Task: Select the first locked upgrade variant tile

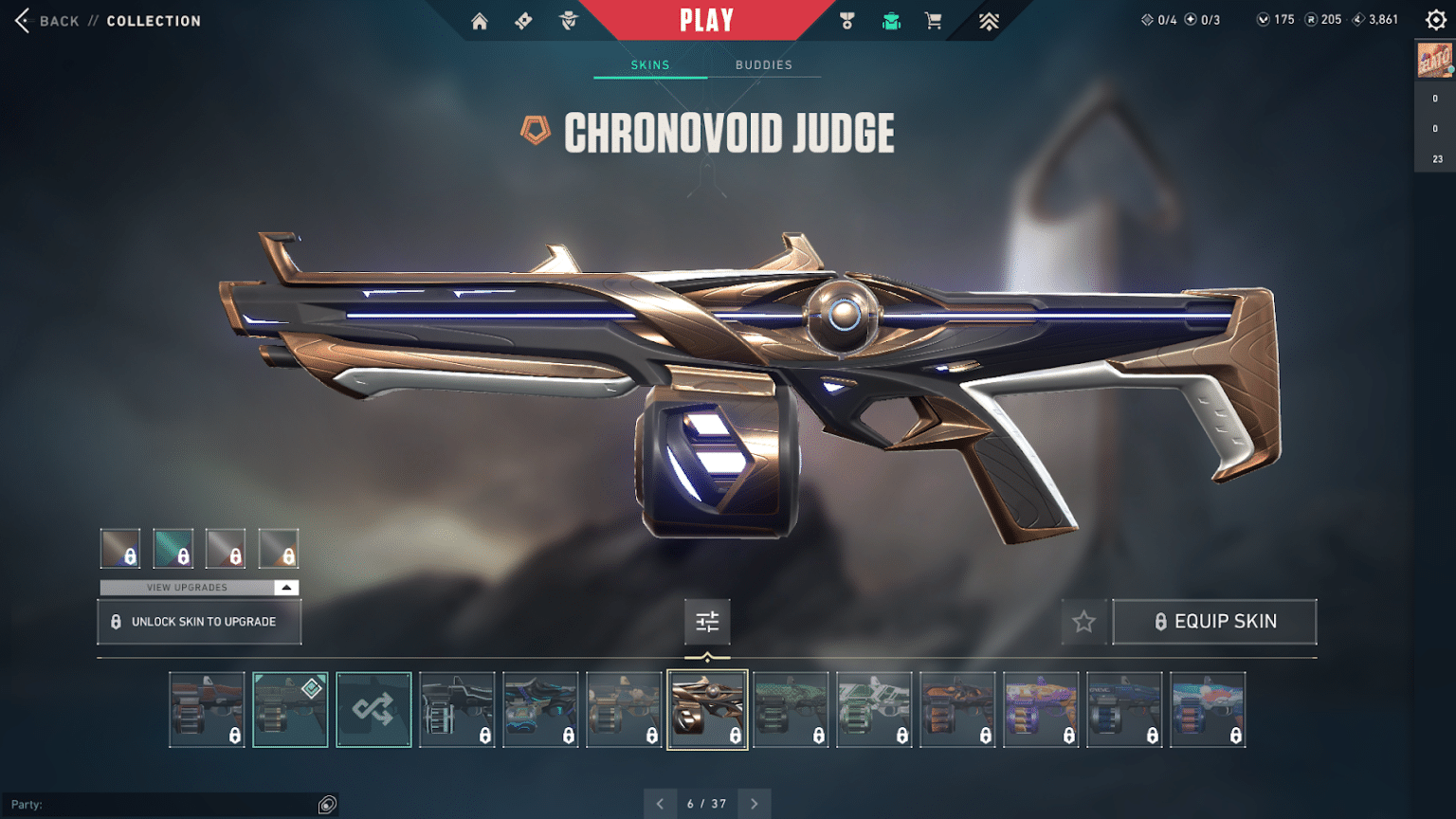Action: point(119,548)
